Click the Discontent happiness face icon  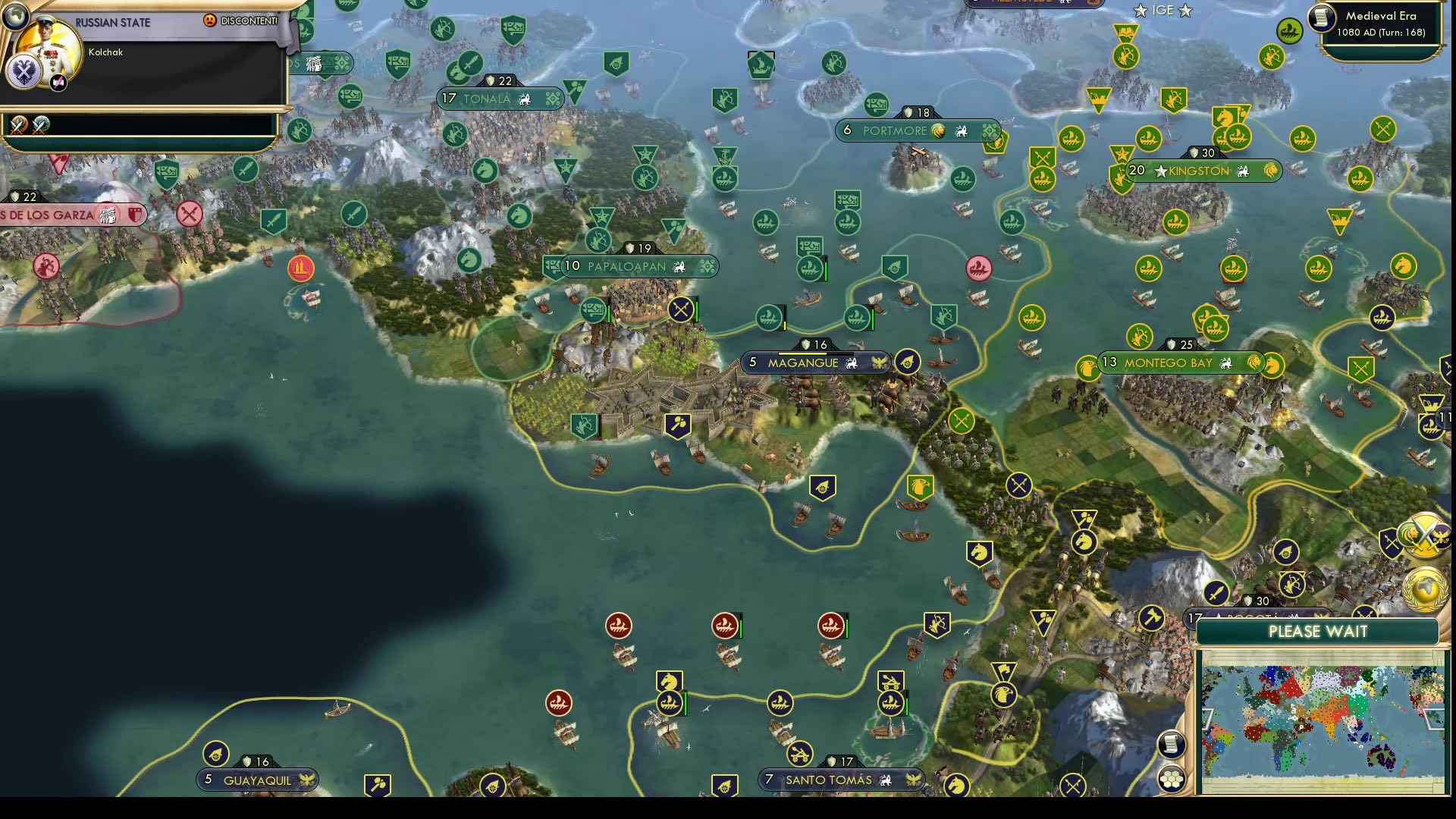(210, 21)
